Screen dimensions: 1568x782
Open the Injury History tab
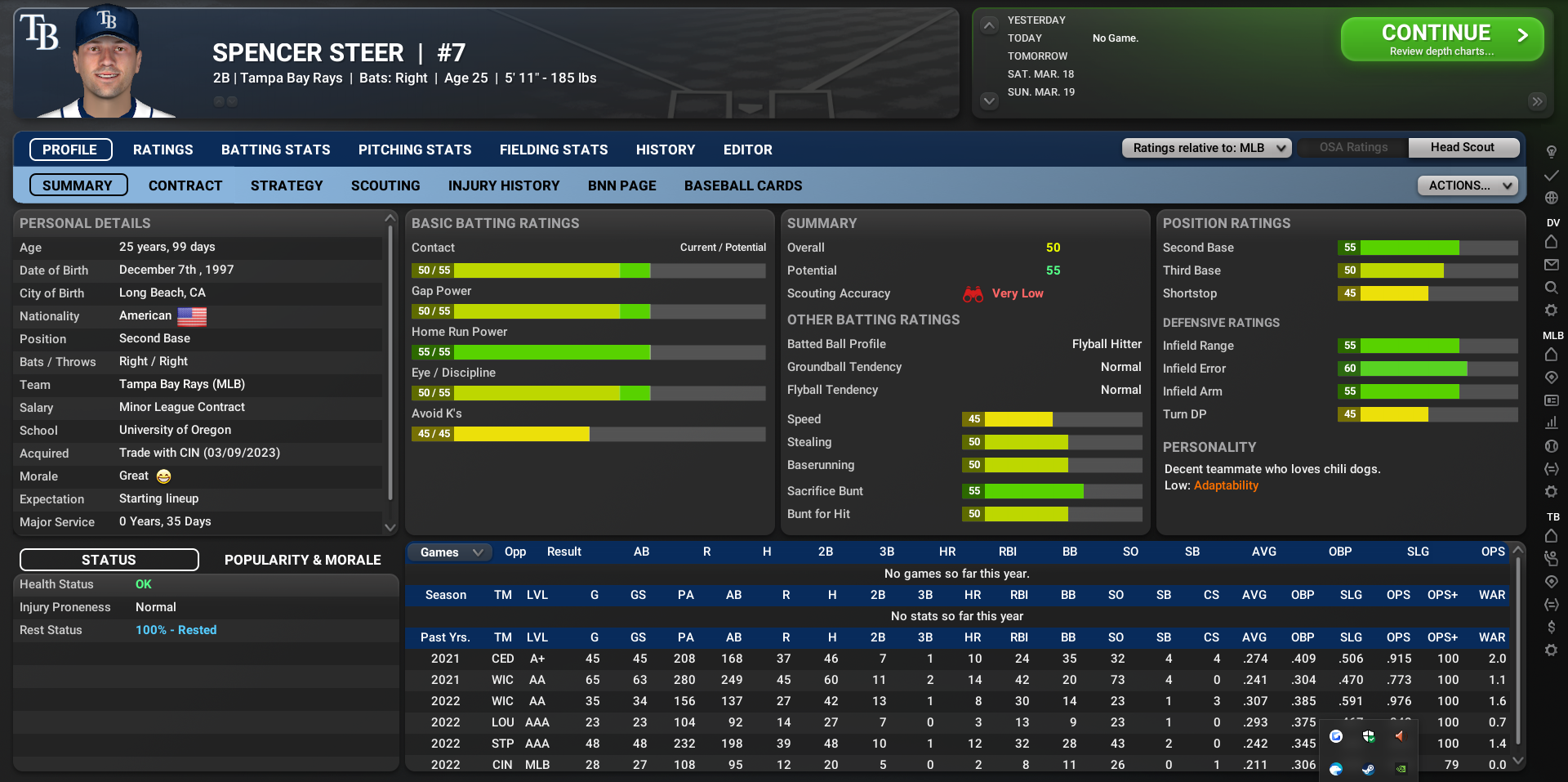[504, 185]
